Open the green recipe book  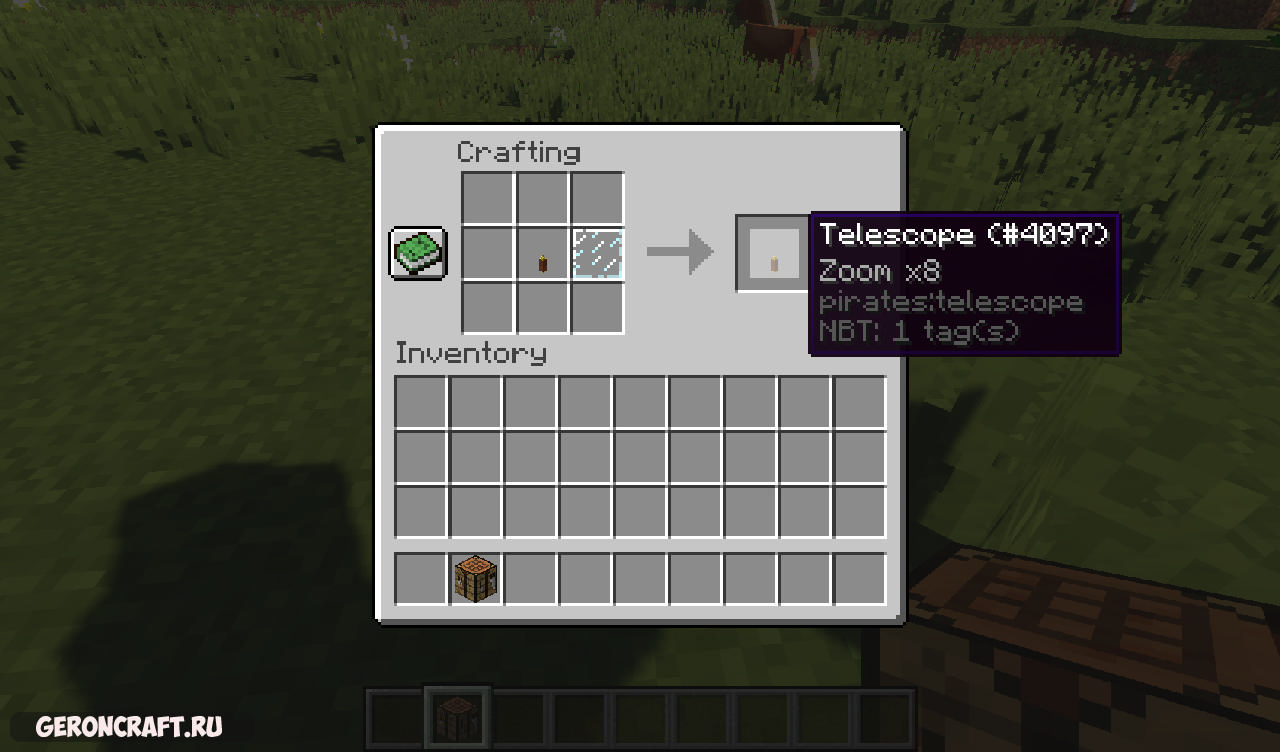coord(418,253)
